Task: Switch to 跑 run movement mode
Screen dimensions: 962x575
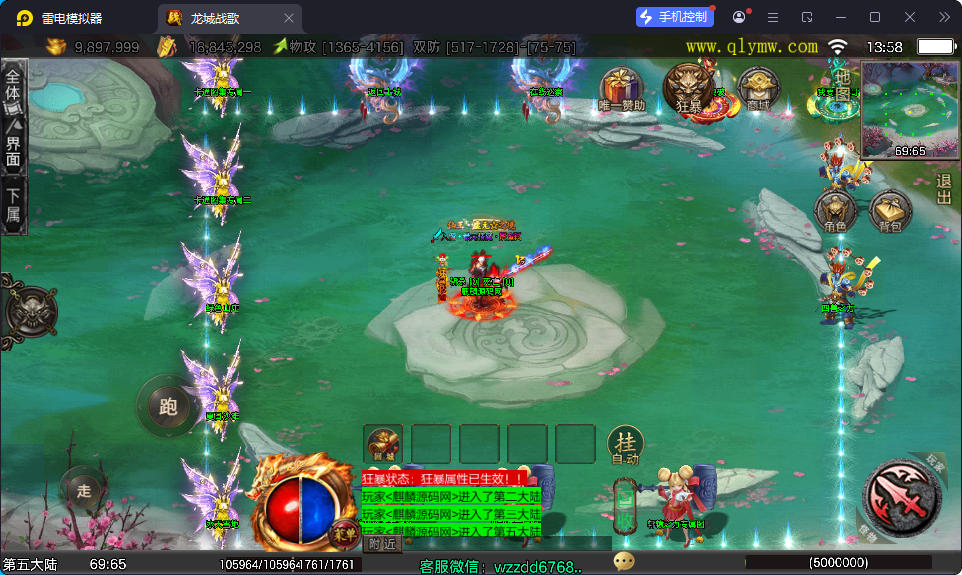Action: click(x=168, y=405)
